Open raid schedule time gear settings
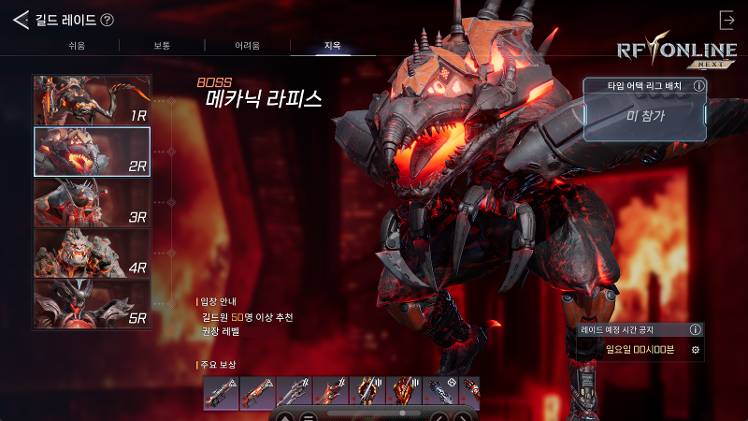Screen dimensions: 748x421 (695, 350)
